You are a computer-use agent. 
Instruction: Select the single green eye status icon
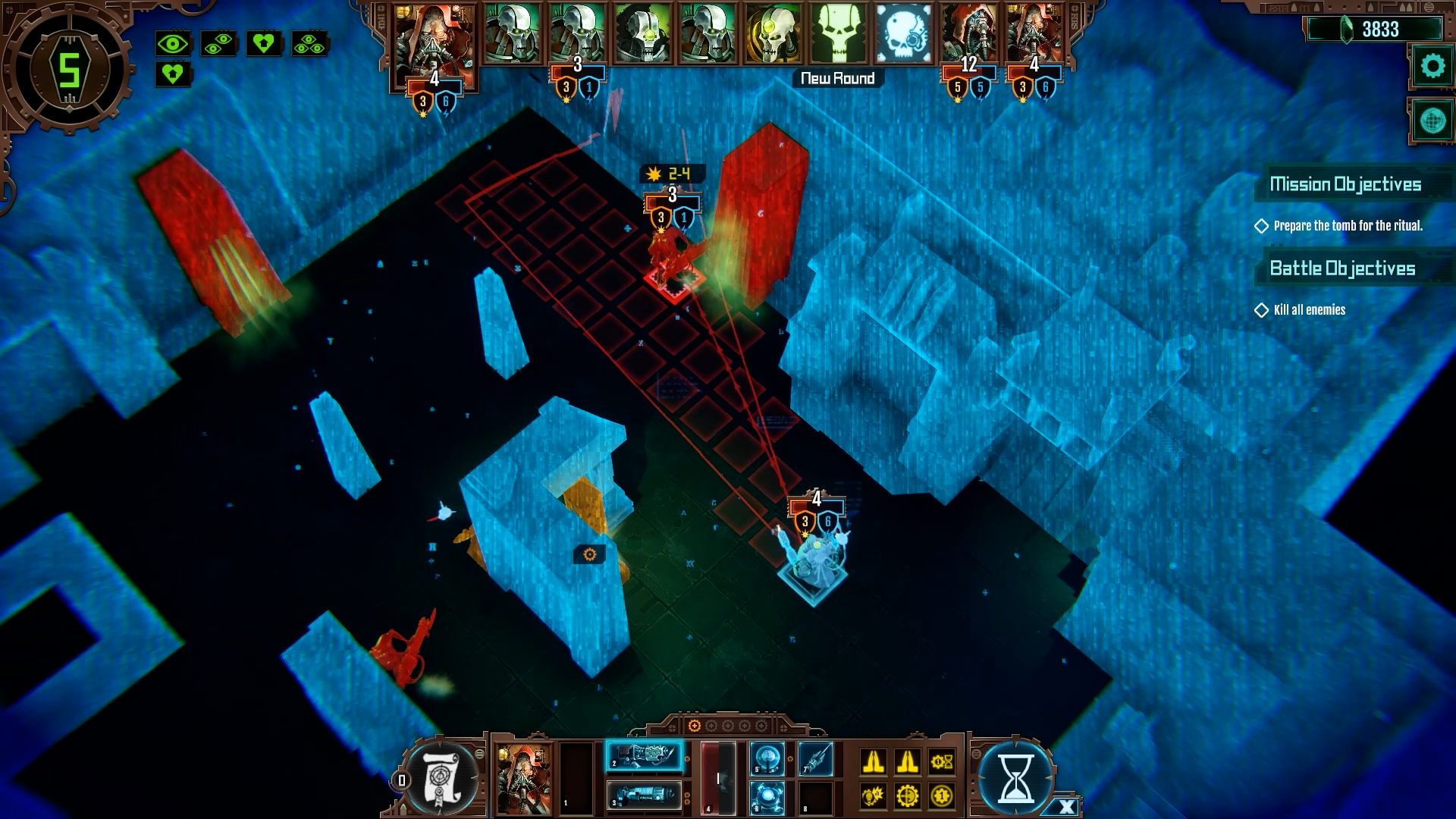click(x=173, y=44)
